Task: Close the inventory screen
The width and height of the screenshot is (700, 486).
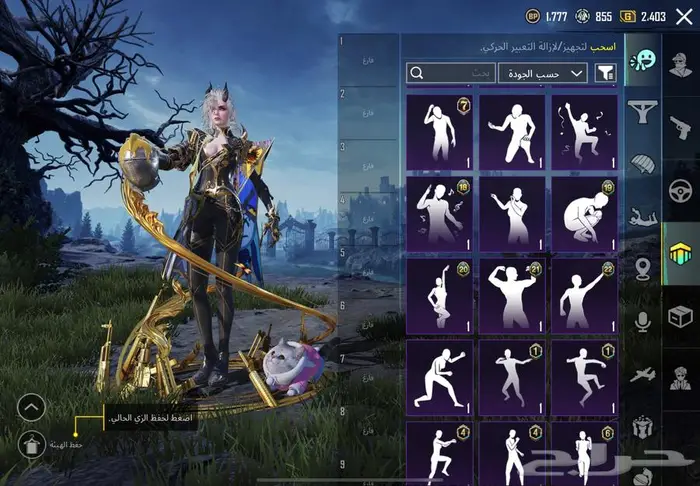Action: coord(684,15)
